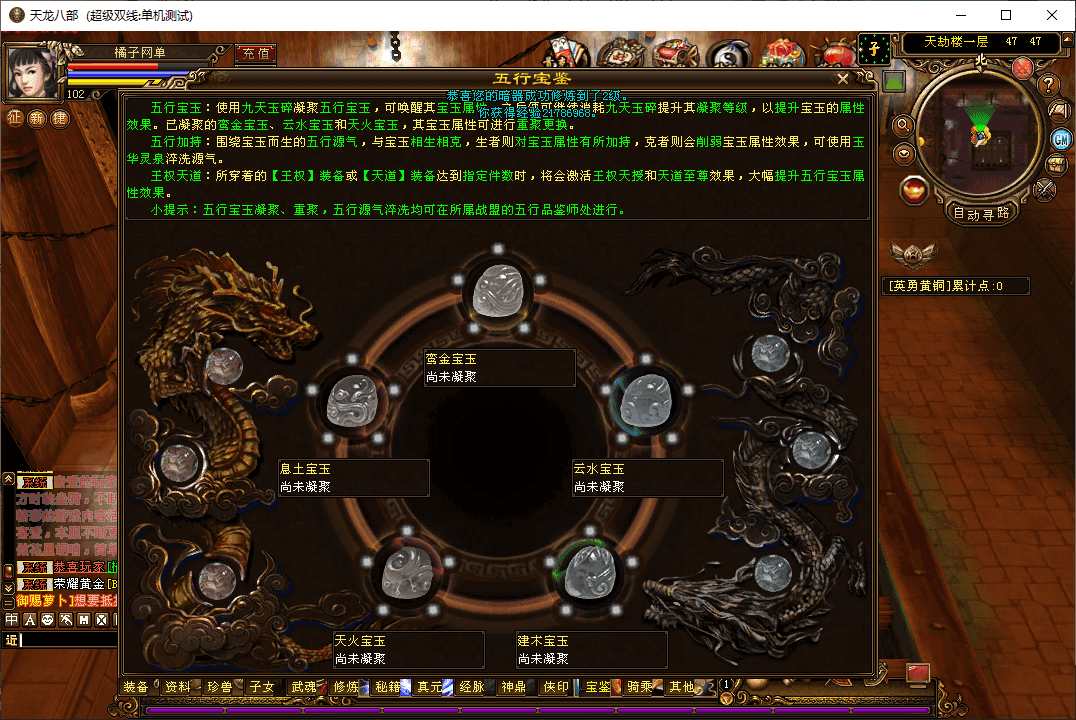Click the magnifying glass beside the minimap

pyautogui.click(x=903, y=126)
